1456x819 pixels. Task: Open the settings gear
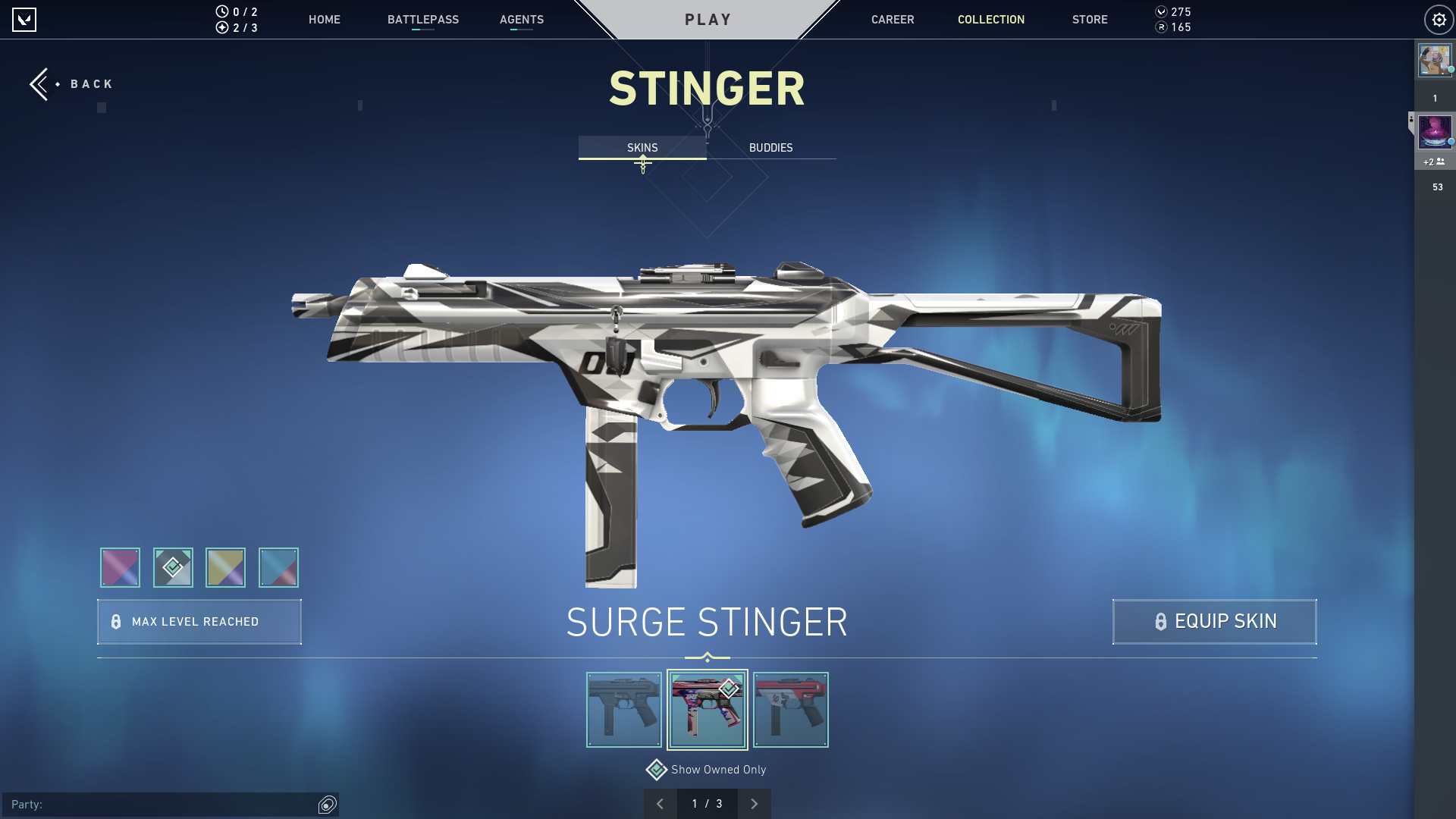[x=1439, y=19]
